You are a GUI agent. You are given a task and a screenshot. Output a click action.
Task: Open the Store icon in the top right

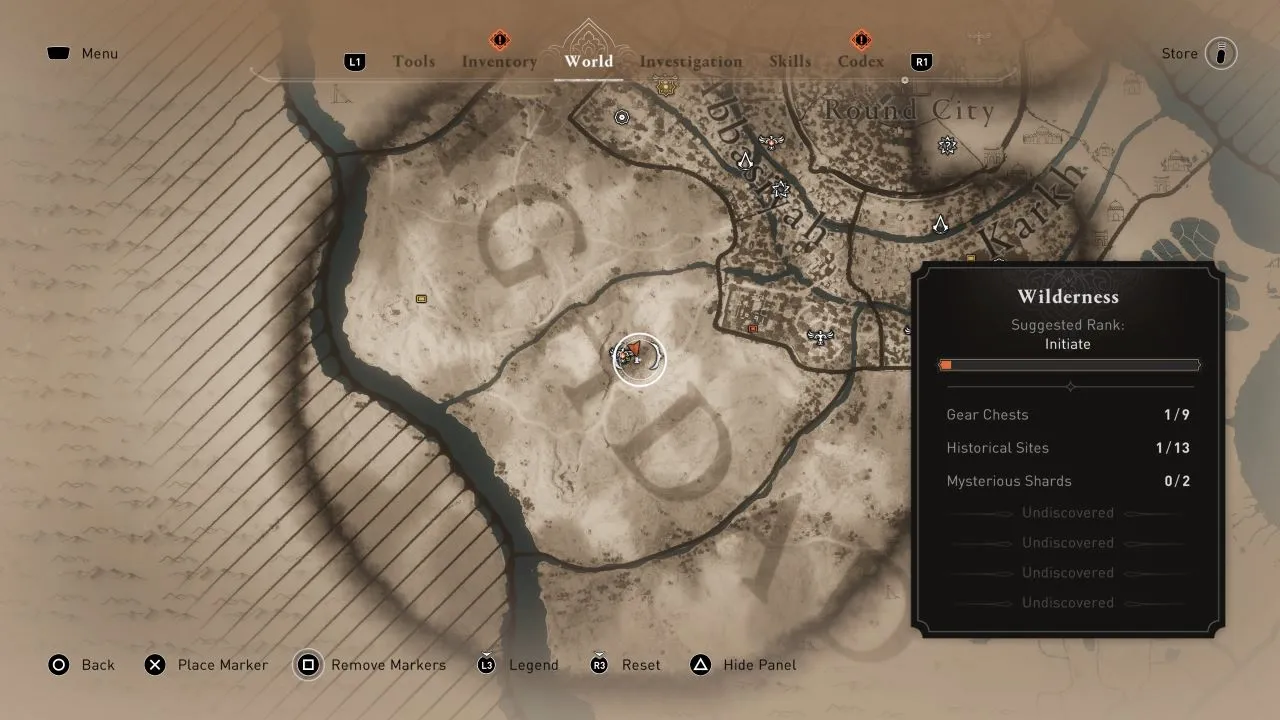pyautogui.click(x=1223, y=53)
